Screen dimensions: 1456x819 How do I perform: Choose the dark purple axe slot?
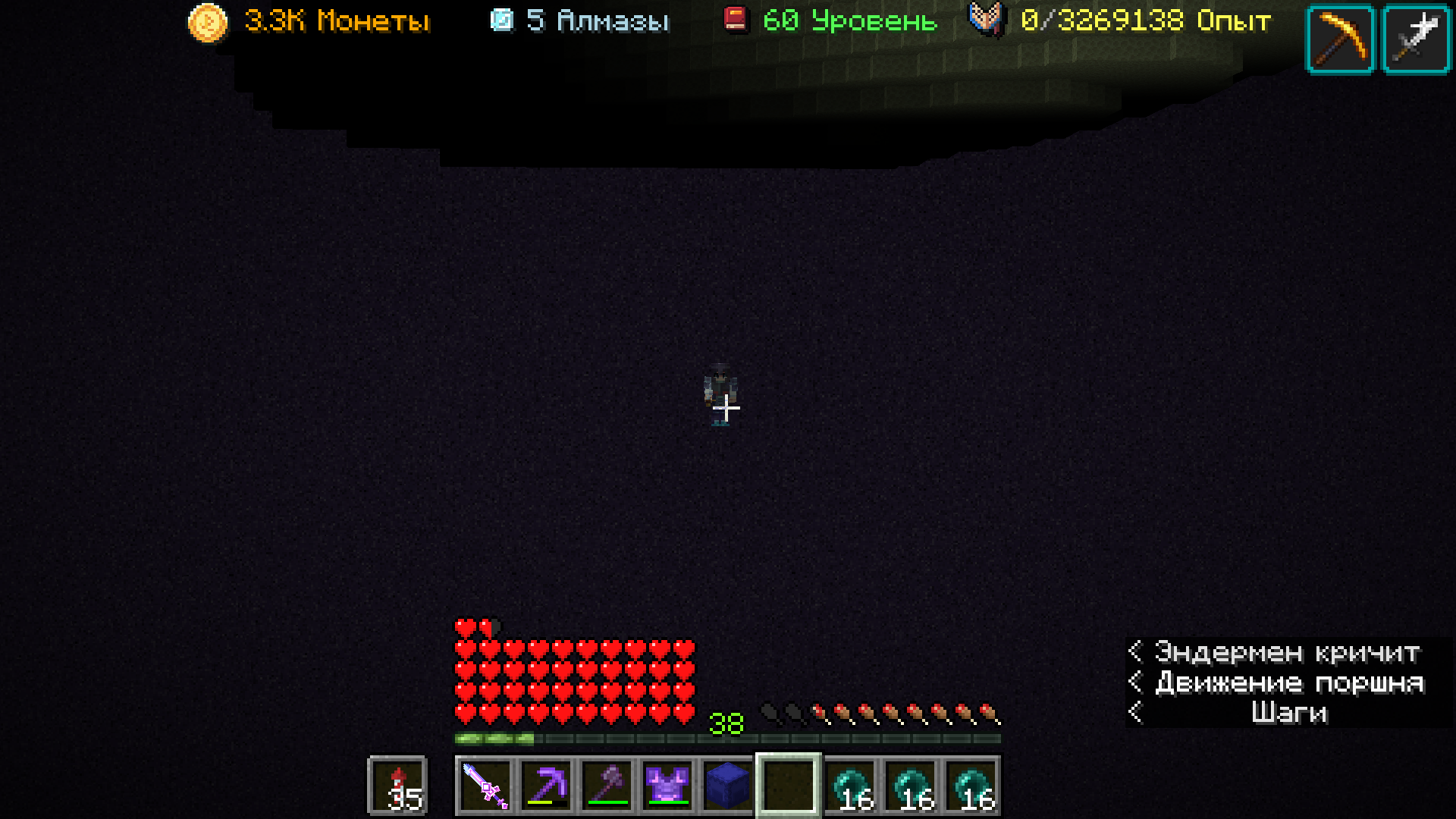[x=607, y=786]
